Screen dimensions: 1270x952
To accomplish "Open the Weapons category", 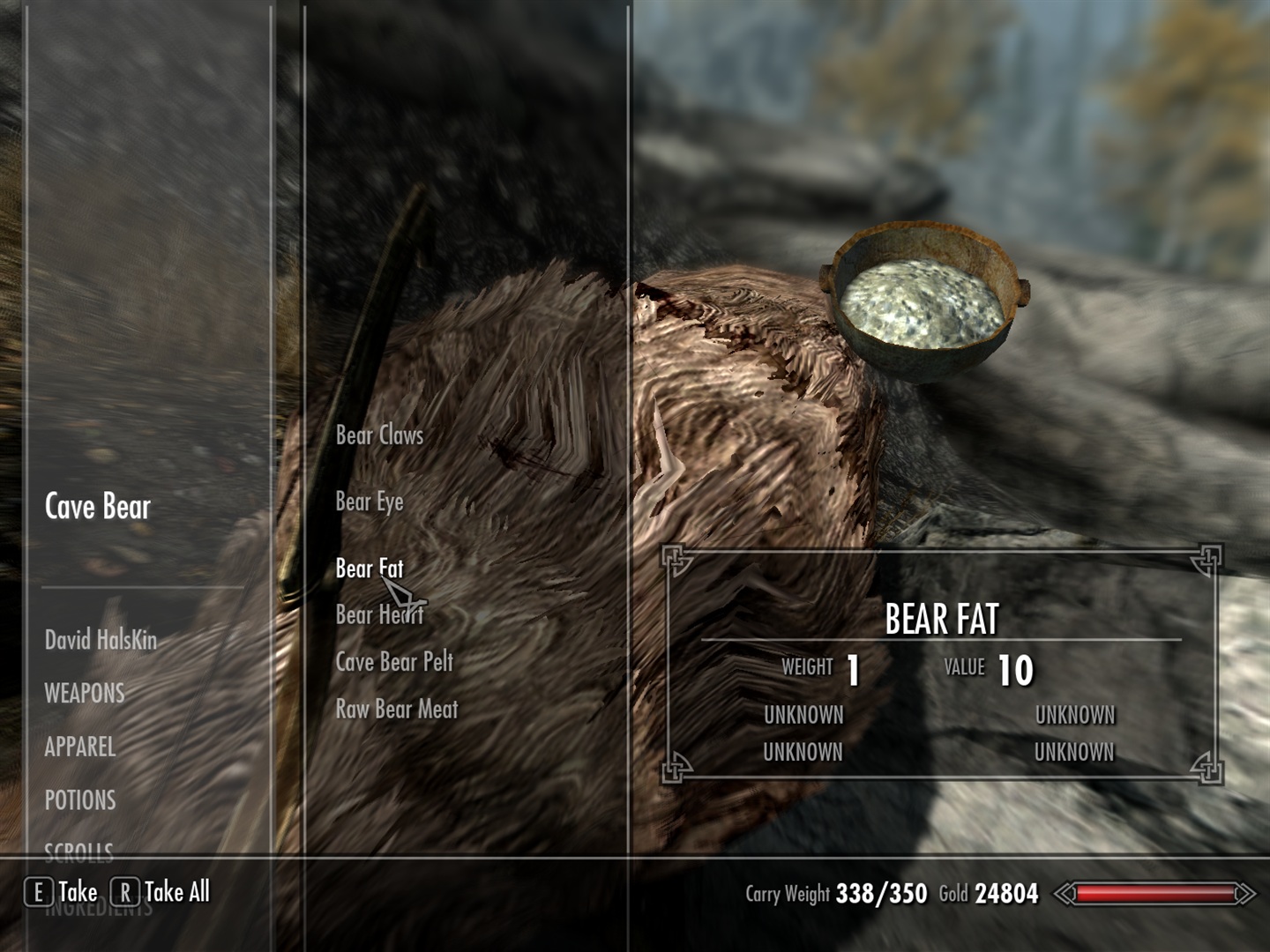I will coord(85,694).
